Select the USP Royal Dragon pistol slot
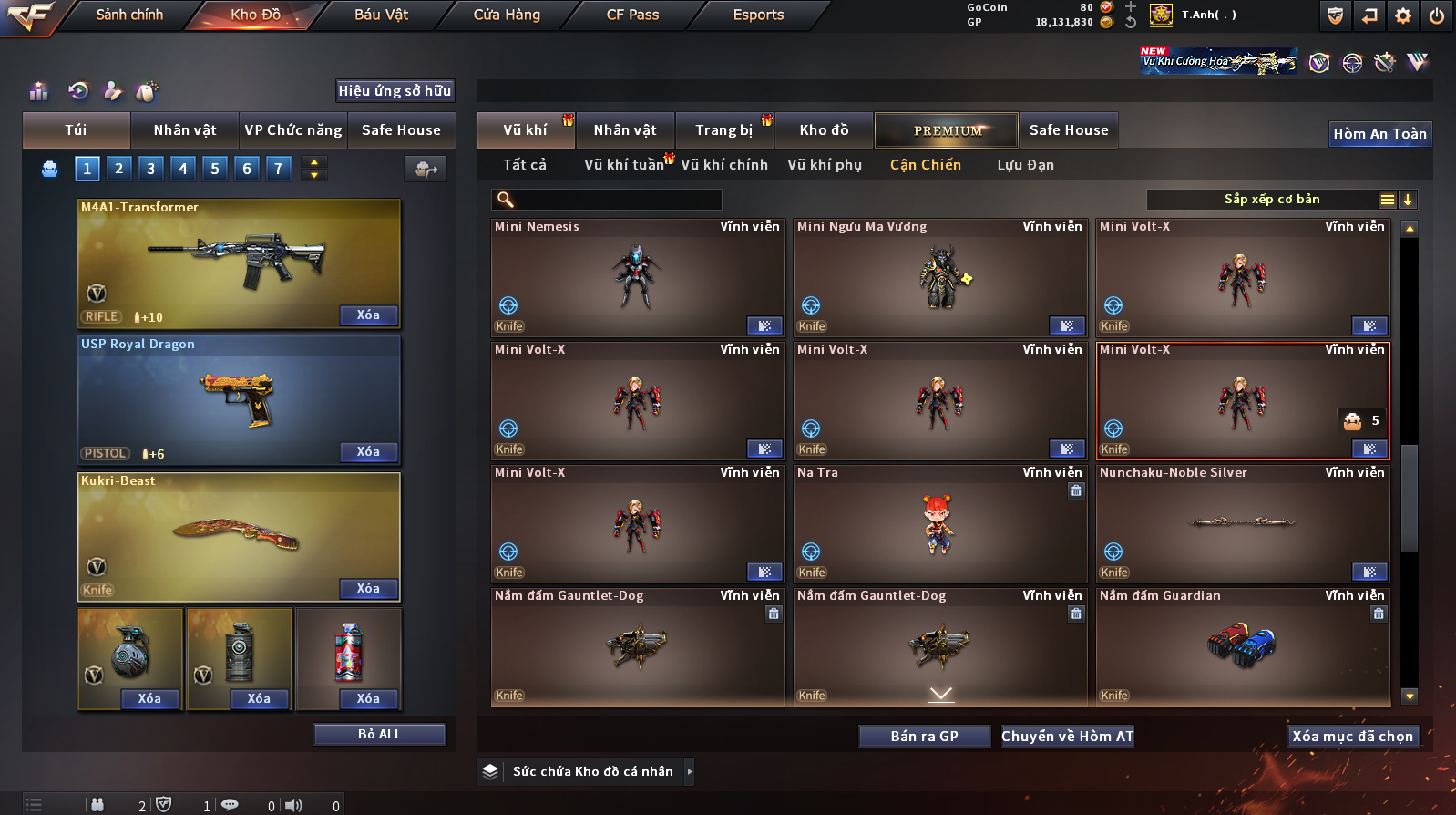The image size is (1456, 815). coord(239,399)
